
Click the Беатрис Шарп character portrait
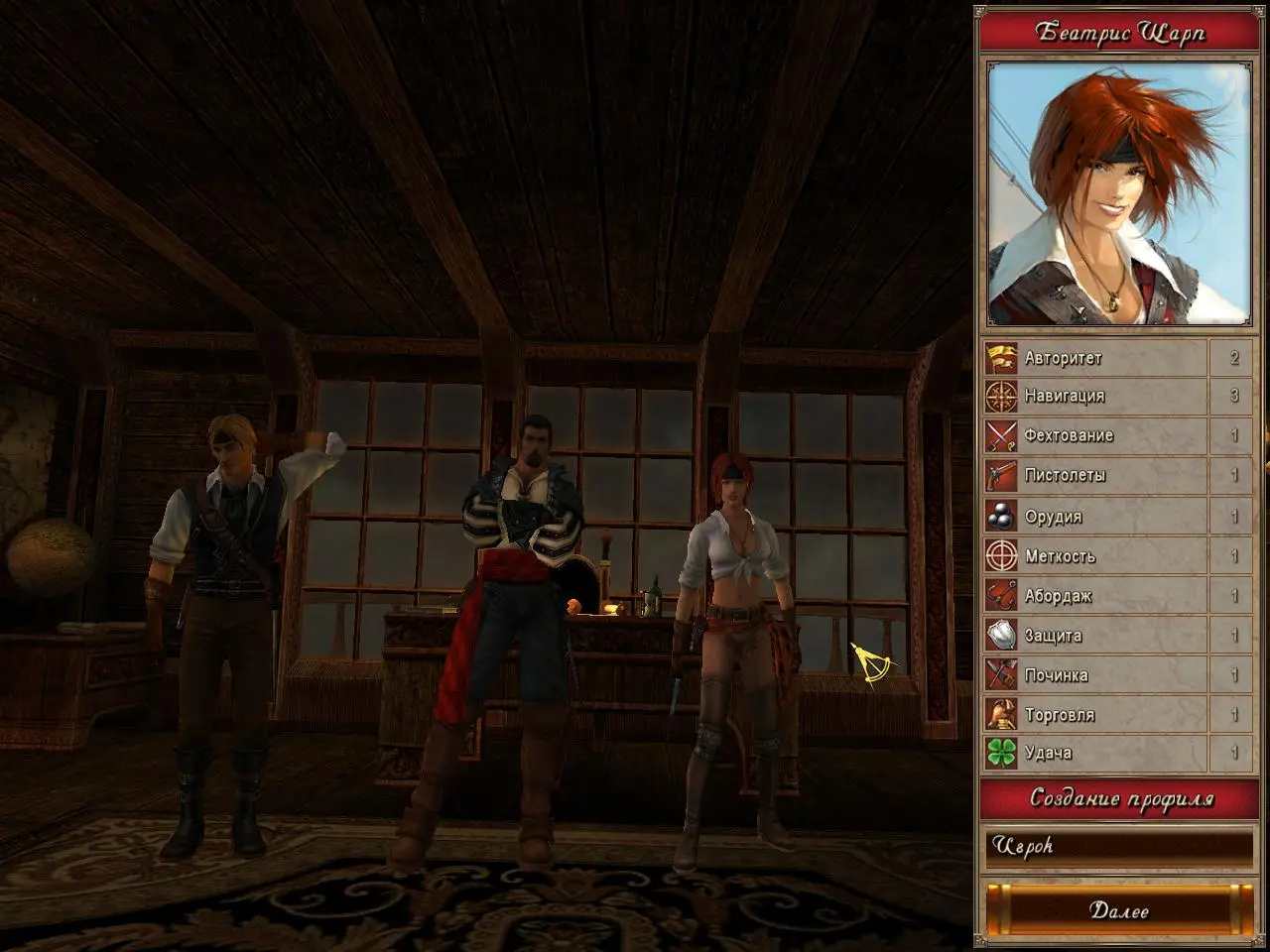pos(1118,194)
